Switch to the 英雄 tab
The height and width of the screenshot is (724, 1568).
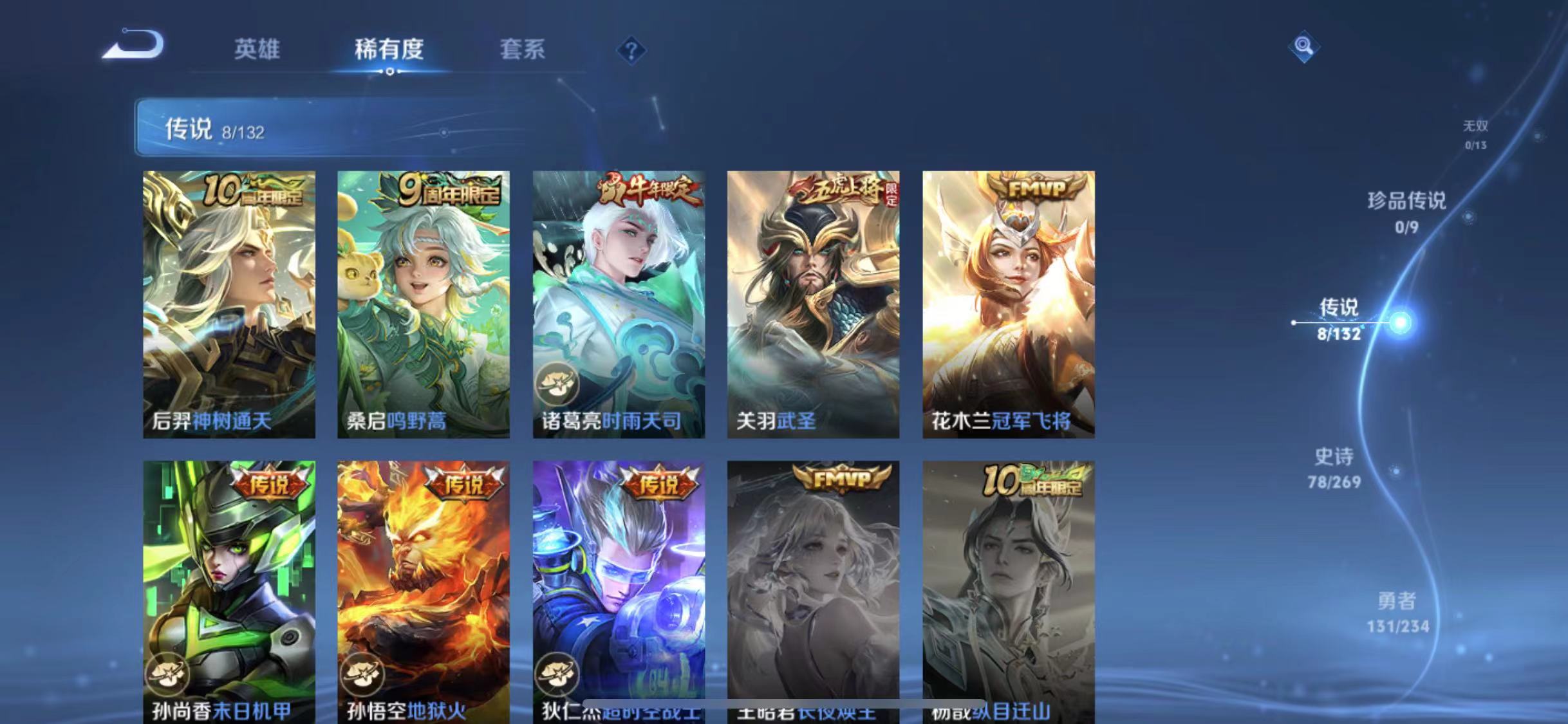tap(257, 50)
